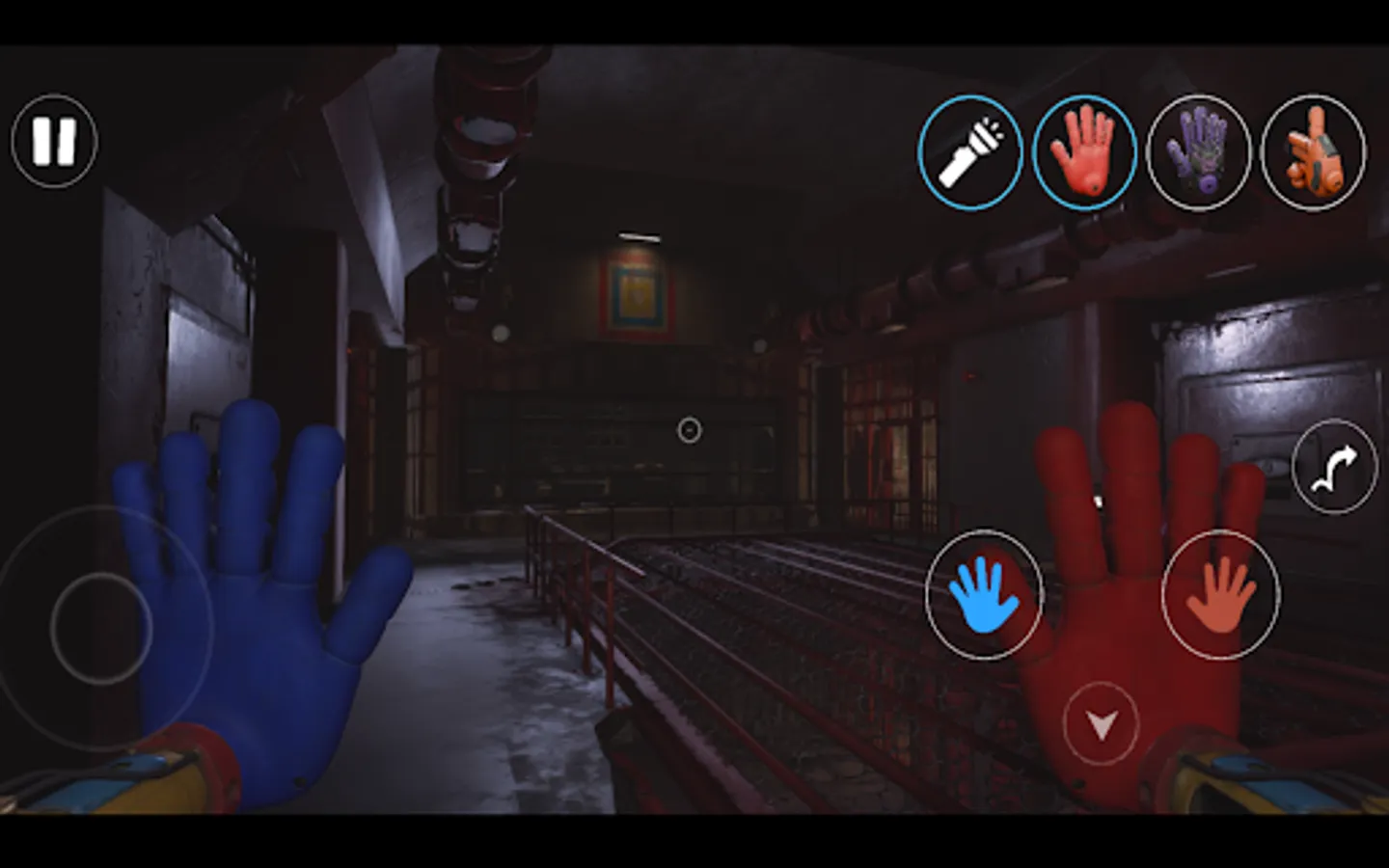Image resolution: width=1389 pixels, height=868 pixels.
Task: Grab with the left blue hand control
Action: [983, 595]
